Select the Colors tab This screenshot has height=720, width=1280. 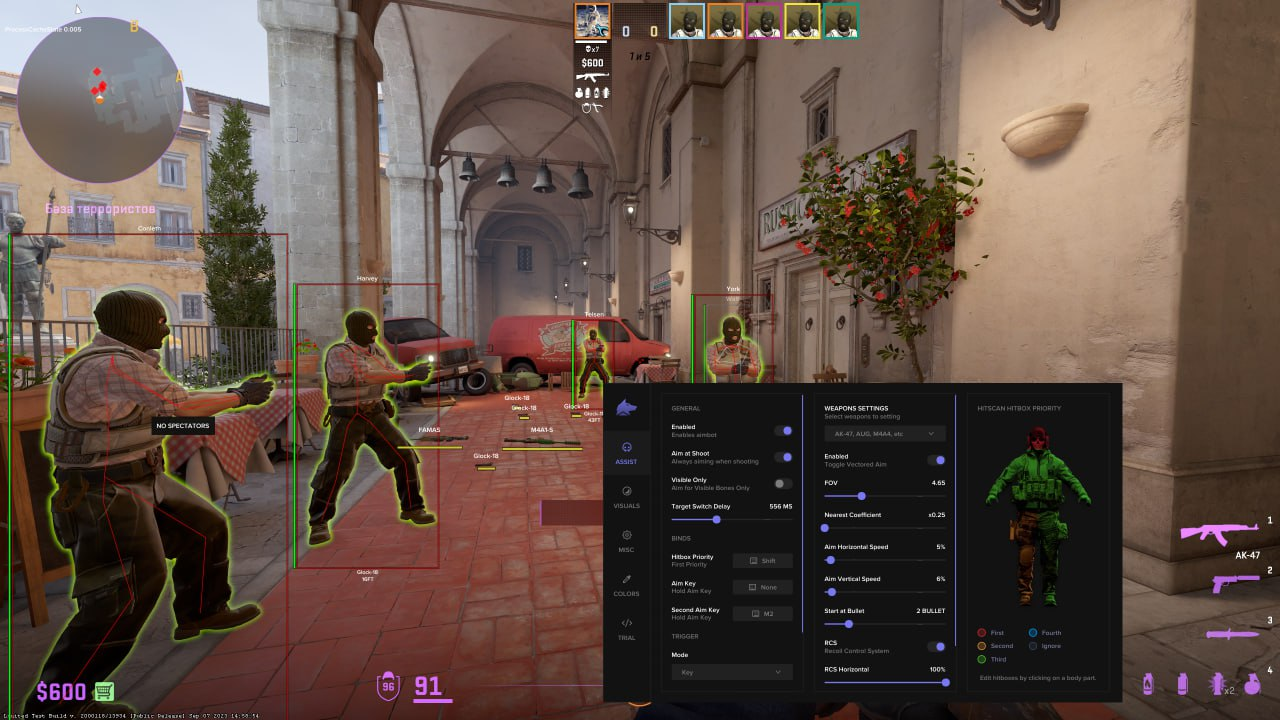tap(626, 584)
